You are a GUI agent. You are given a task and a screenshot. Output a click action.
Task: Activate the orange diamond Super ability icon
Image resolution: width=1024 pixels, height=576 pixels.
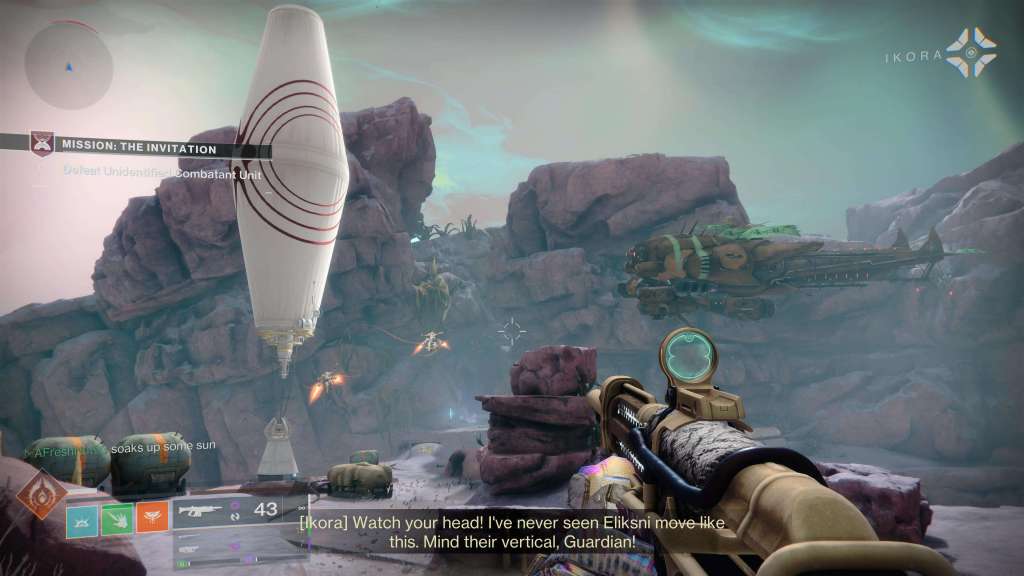point(42,493)
